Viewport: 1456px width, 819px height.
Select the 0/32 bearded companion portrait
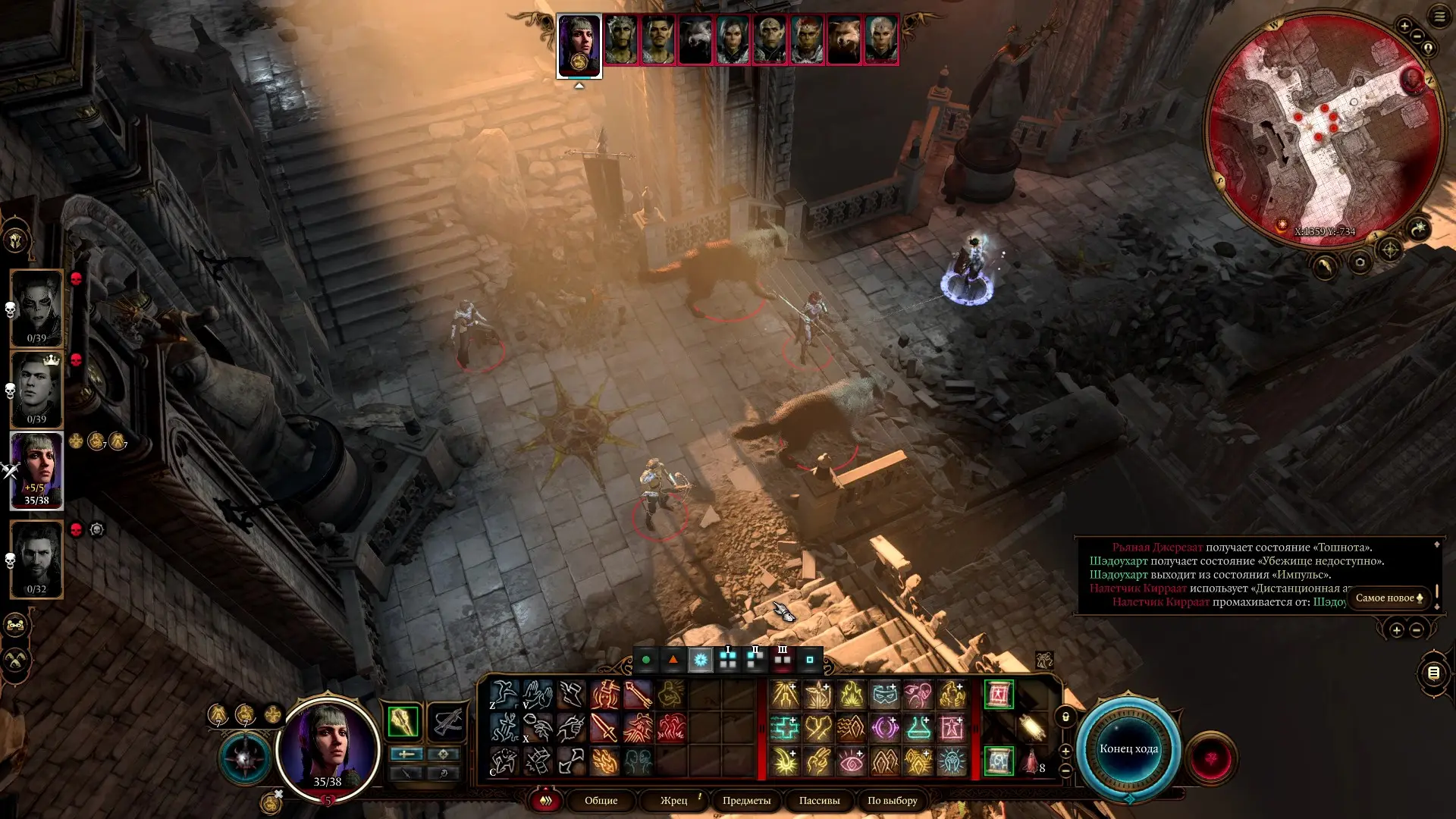[36, 560]
